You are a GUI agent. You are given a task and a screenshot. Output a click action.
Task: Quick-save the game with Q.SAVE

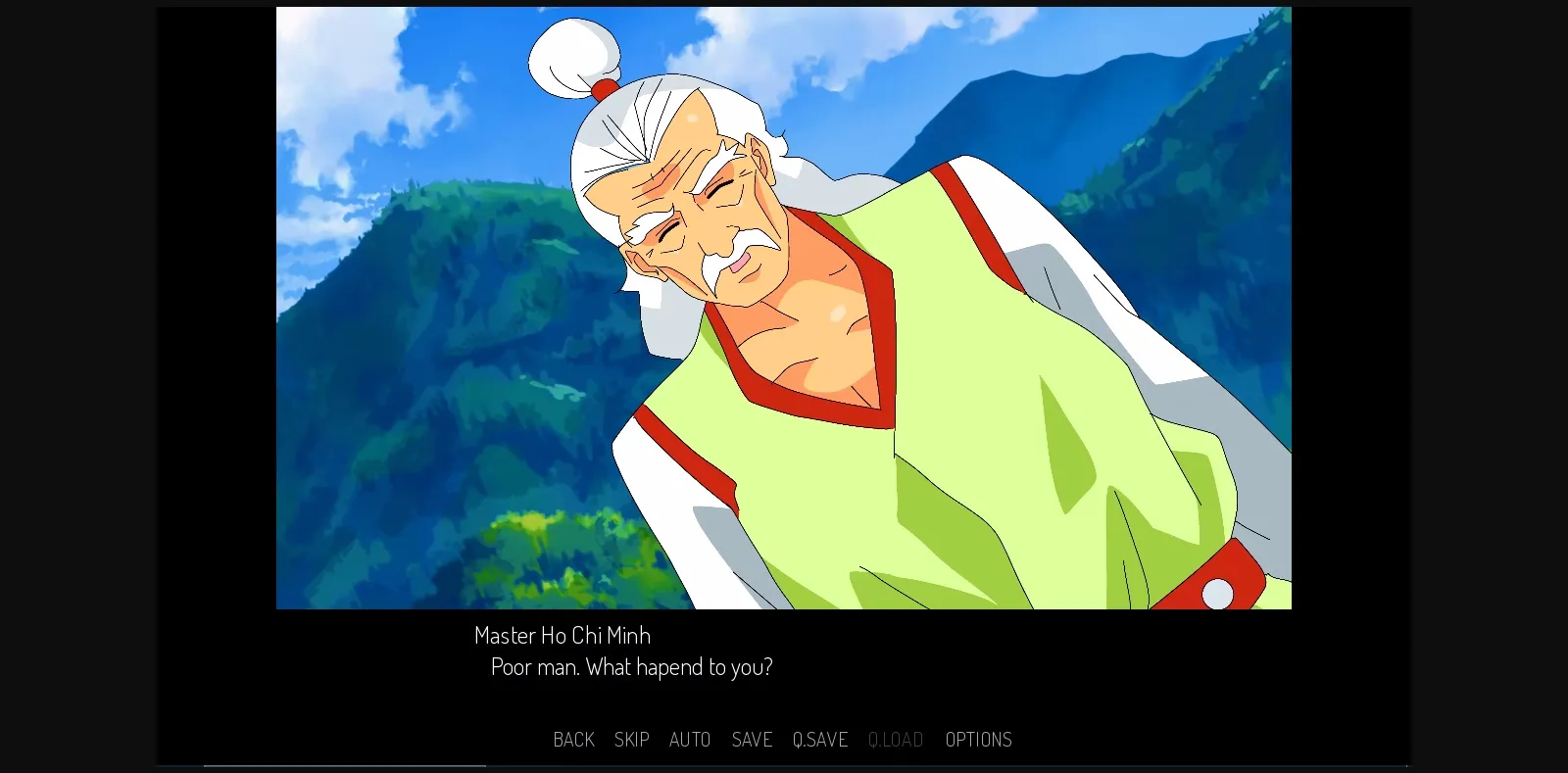tap(820, 740)
